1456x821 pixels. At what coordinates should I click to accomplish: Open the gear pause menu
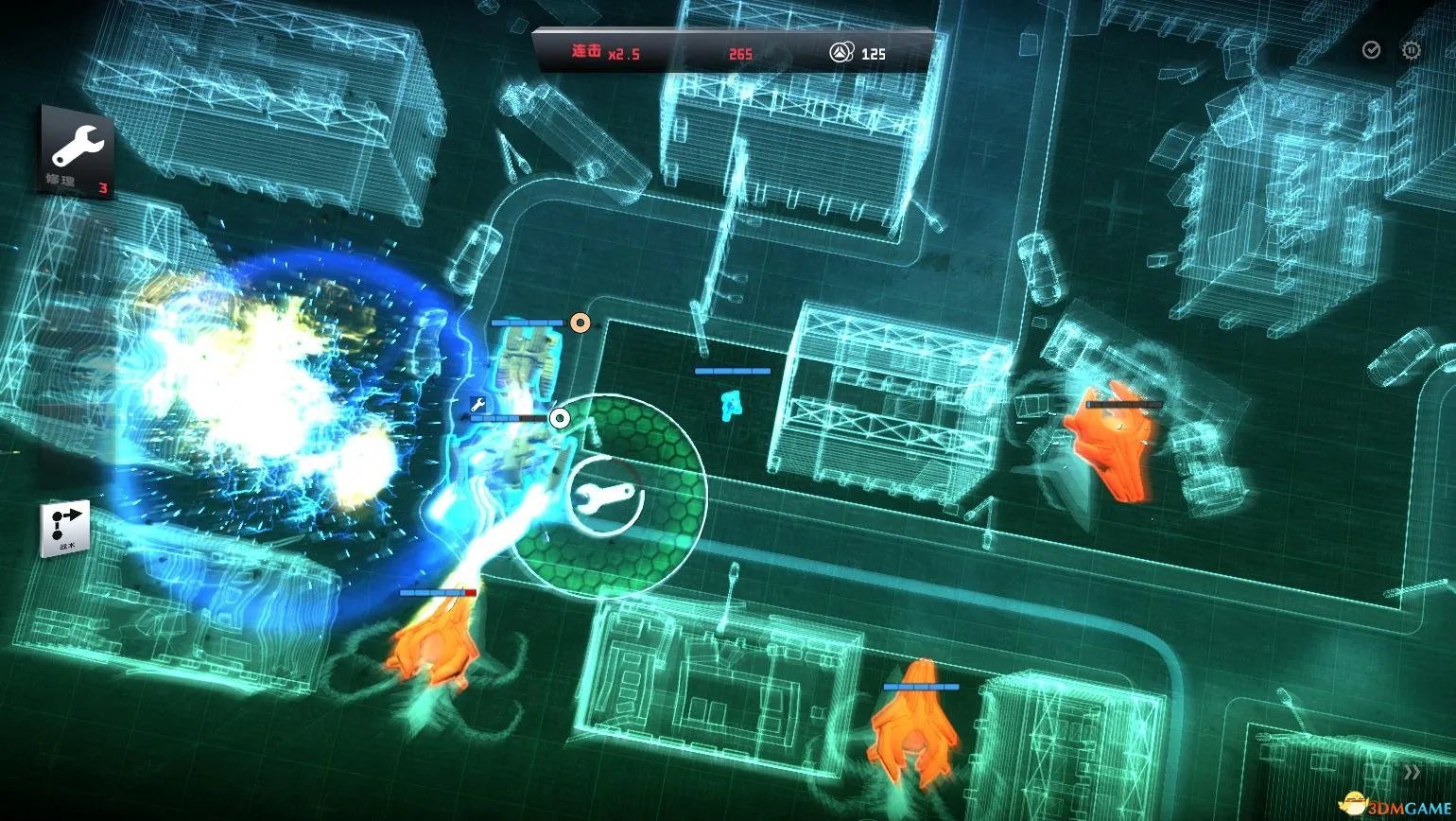point(1411,50)
